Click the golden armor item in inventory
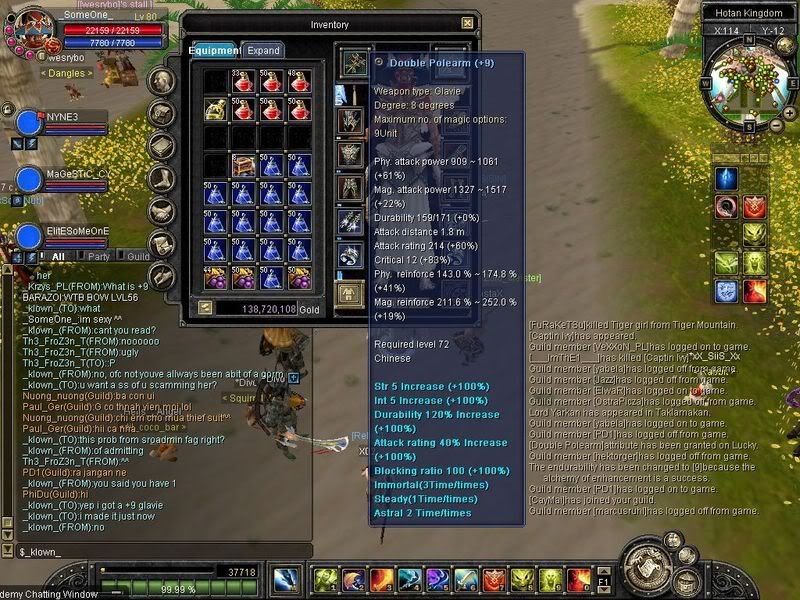Viewport: 800px width, 600px height. click(216, 107)
